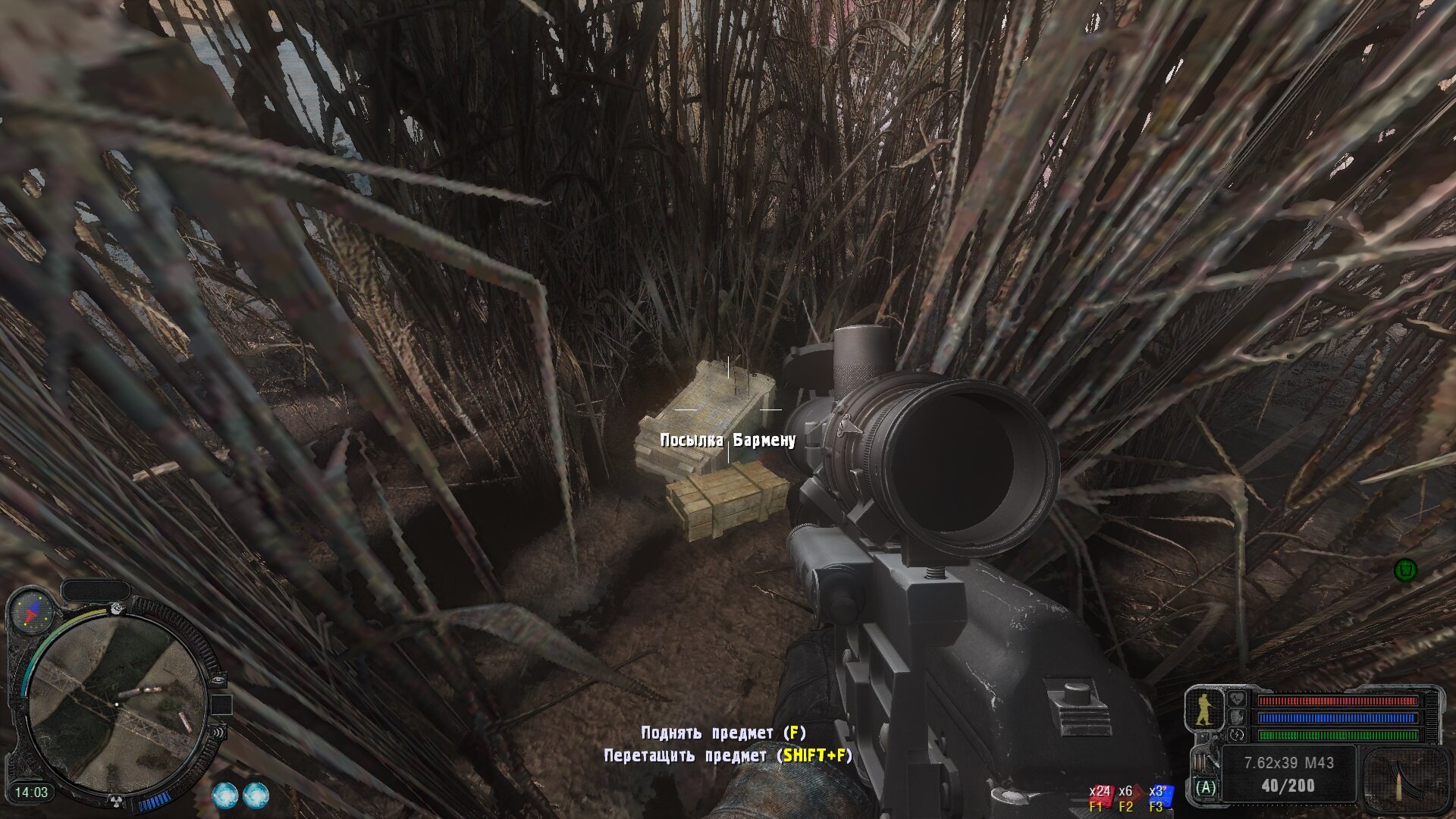This screenshot has width=1456, height=819.
Task: Click the circular minimap
Action: coord(118,705)
